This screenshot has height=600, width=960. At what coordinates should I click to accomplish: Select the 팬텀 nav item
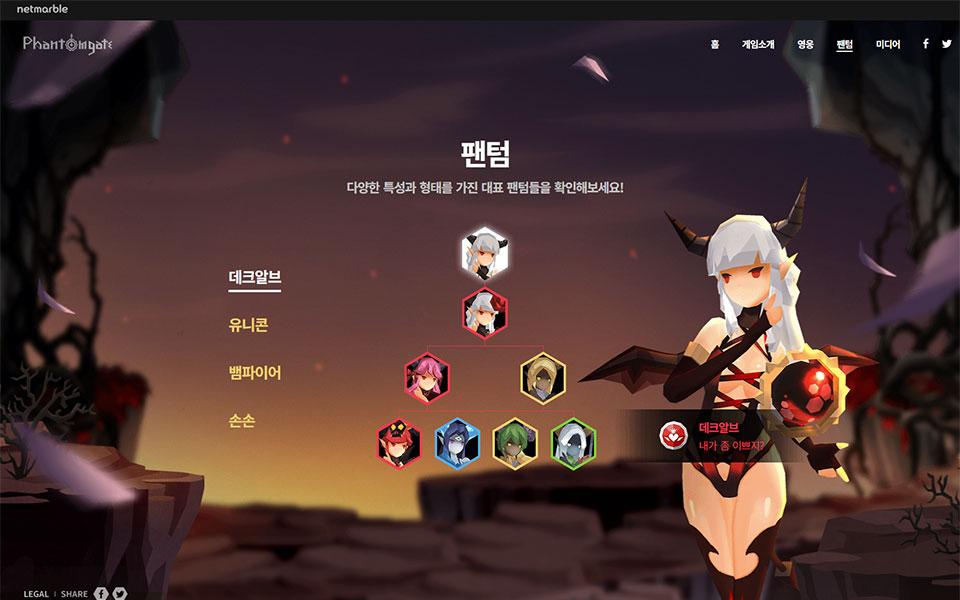click(845, 44)
